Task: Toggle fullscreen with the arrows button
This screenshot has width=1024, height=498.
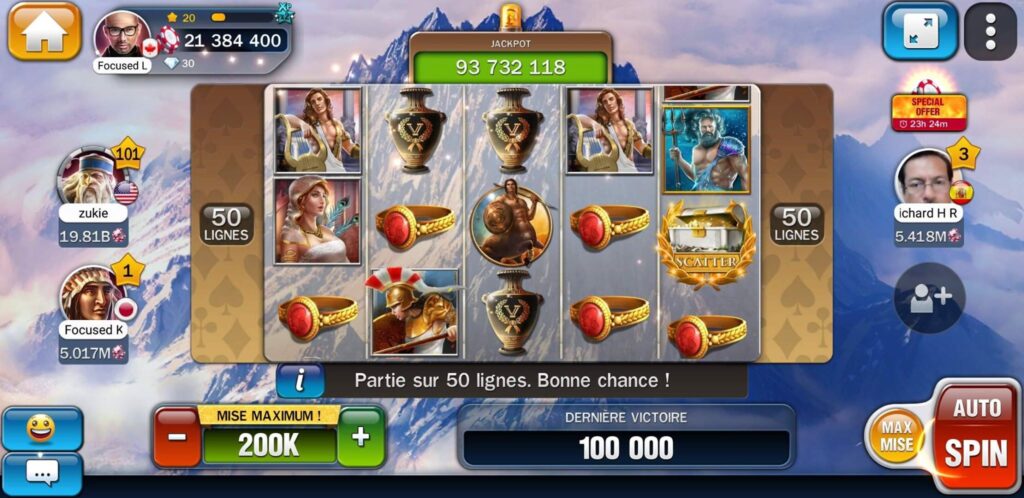Action: (x=919, y=32)
